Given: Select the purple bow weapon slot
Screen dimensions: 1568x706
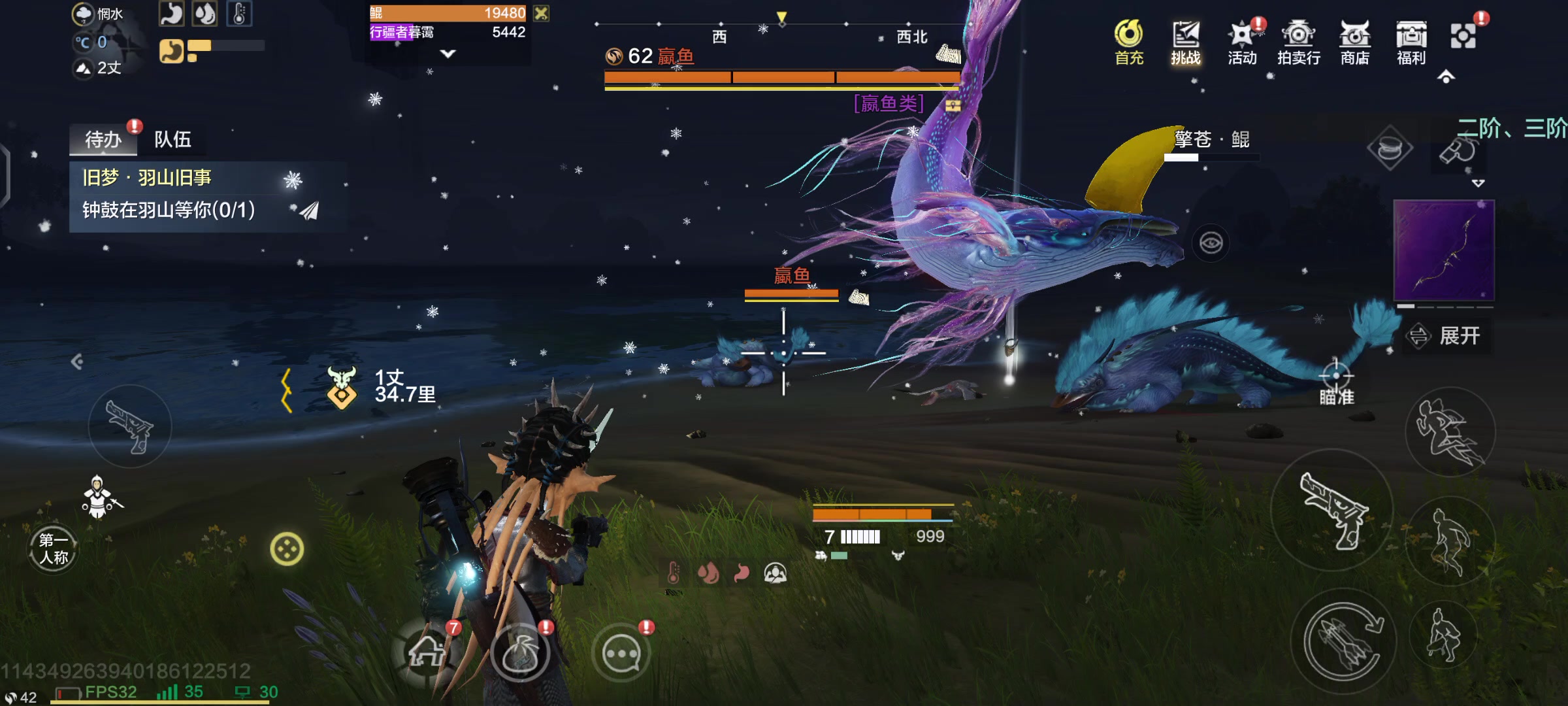Looking at the screenshot, I should point(1444,251).
